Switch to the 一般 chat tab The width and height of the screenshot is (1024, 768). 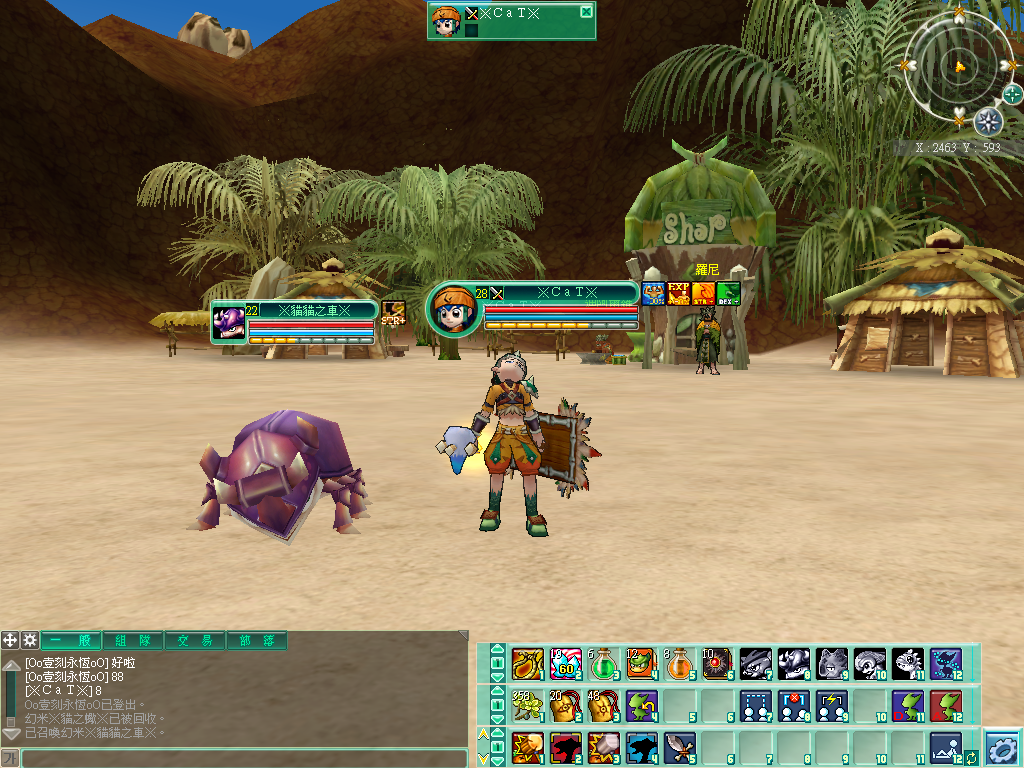coord(71,640)
